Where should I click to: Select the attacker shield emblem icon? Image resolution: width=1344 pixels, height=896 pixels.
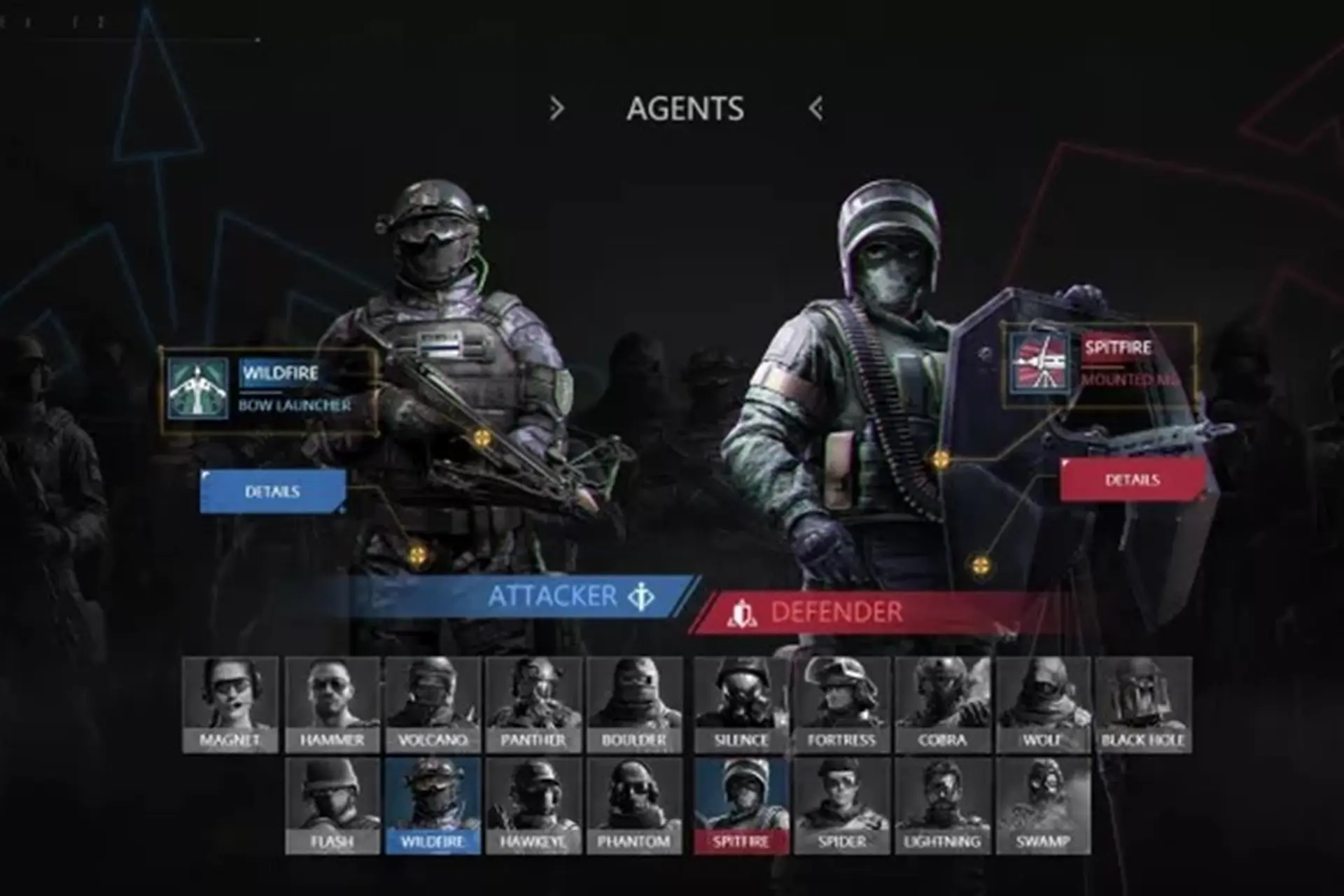(x=641, y=596)
